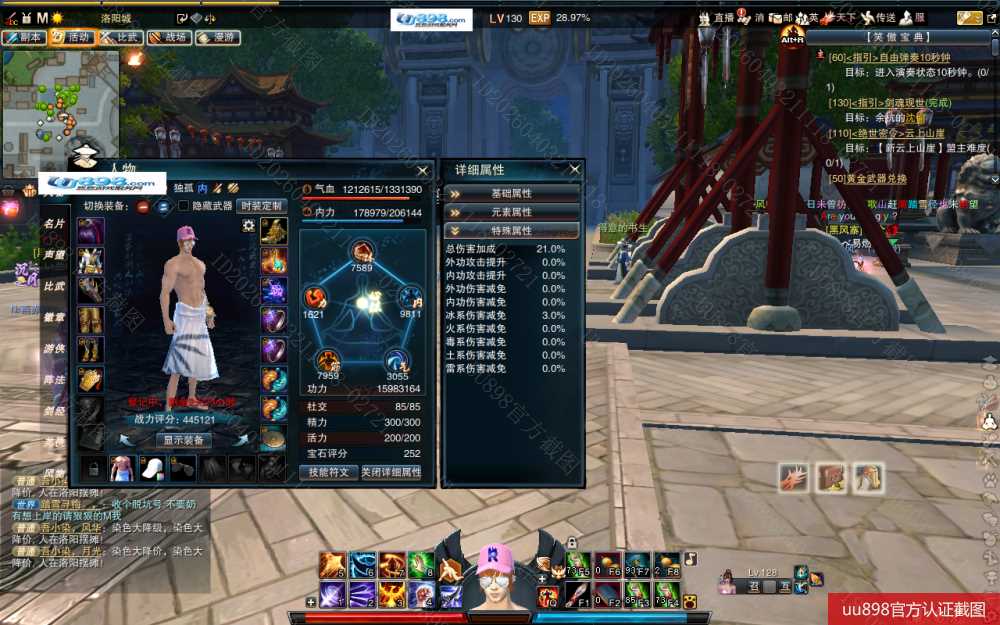Screen dimensions: 1000x625
Task: Open the 战场 battlefield menu
Action: (x=169, y=37)
